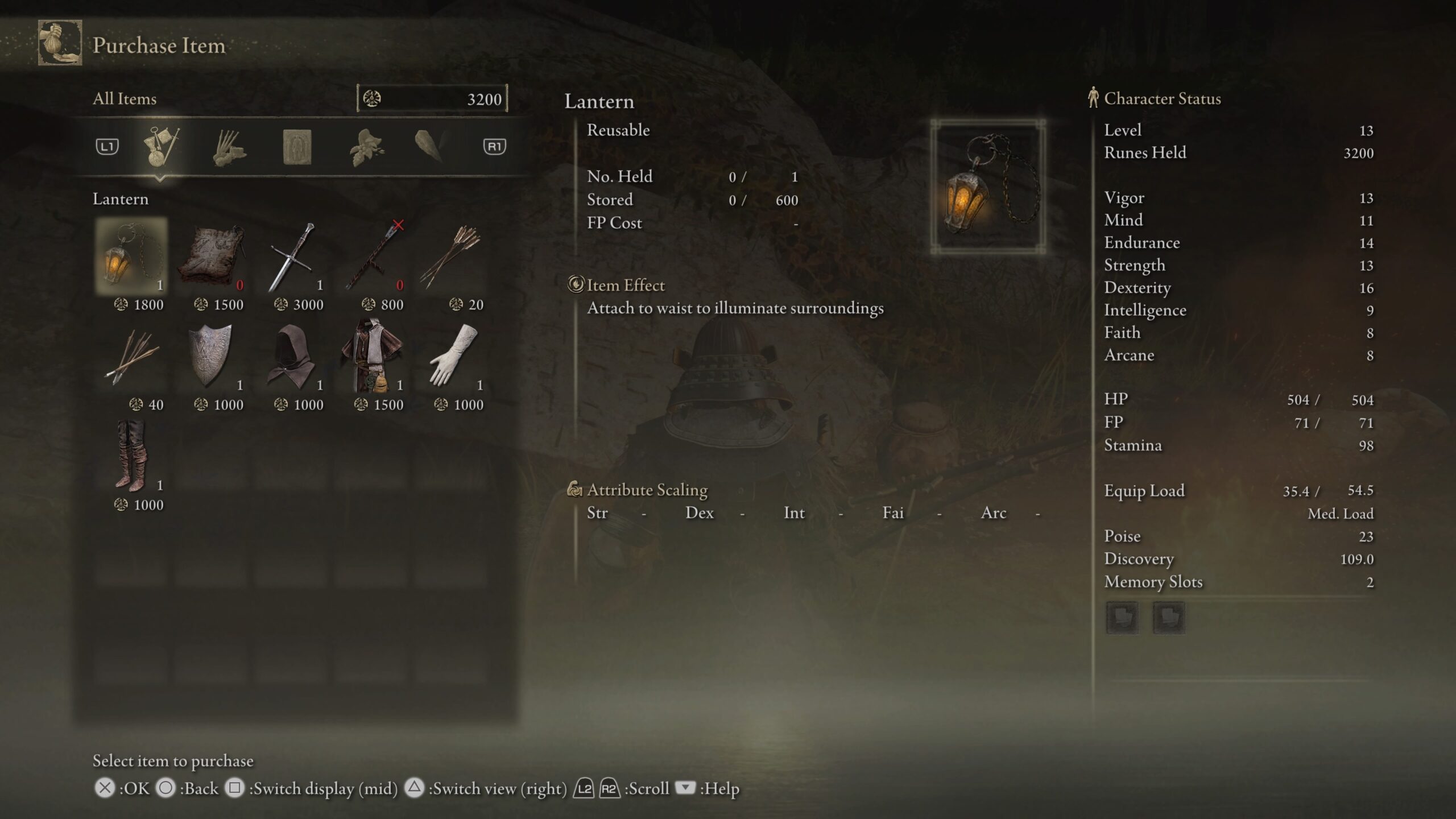This screenshot has height=819, width=1456.
Task: Pick the chest armor costing 1500 runes
Action: (372, 357)
